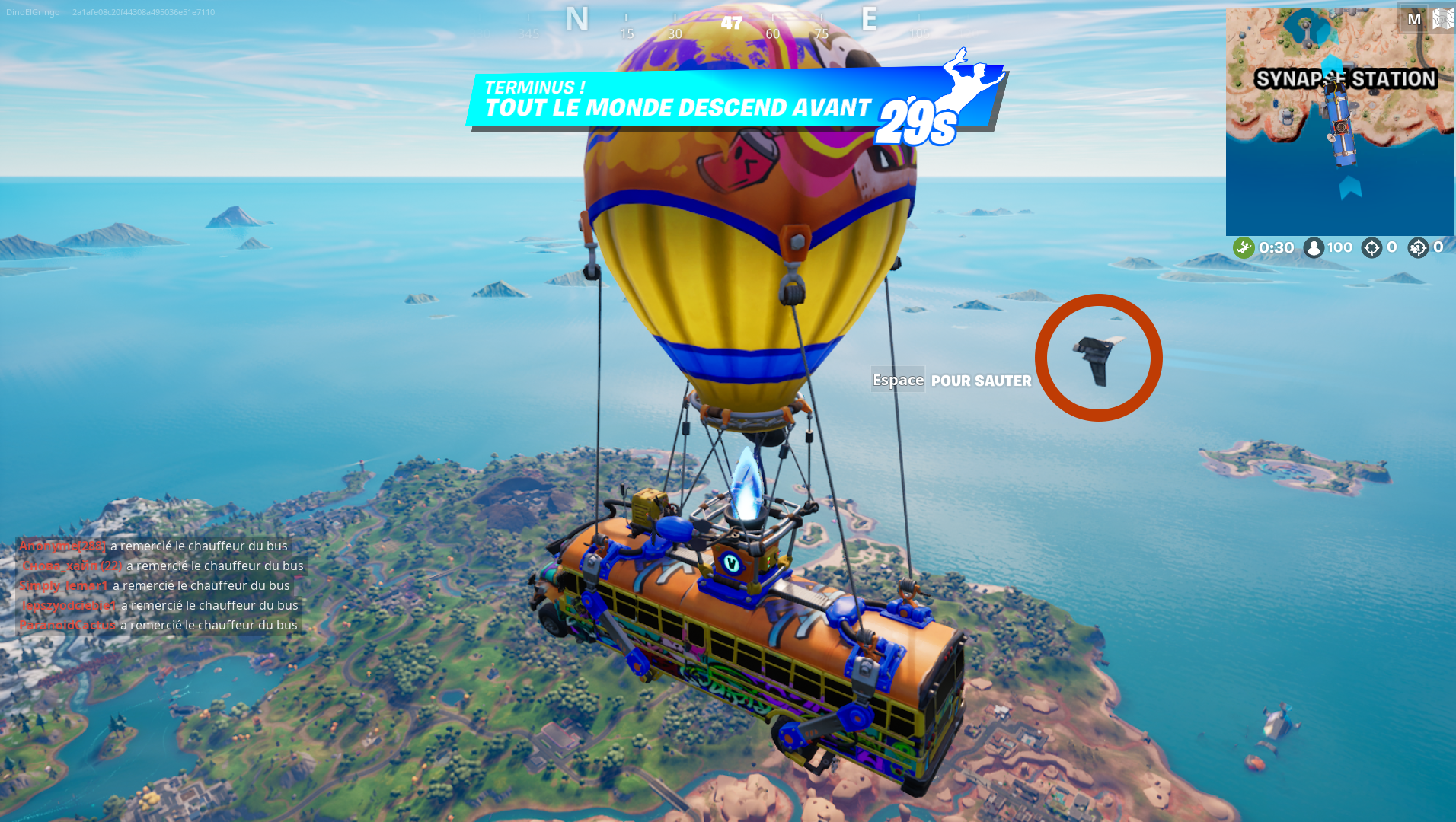Select the SYNAPSE STATION location label
1456x822 pixels.
click(1346, 78)
